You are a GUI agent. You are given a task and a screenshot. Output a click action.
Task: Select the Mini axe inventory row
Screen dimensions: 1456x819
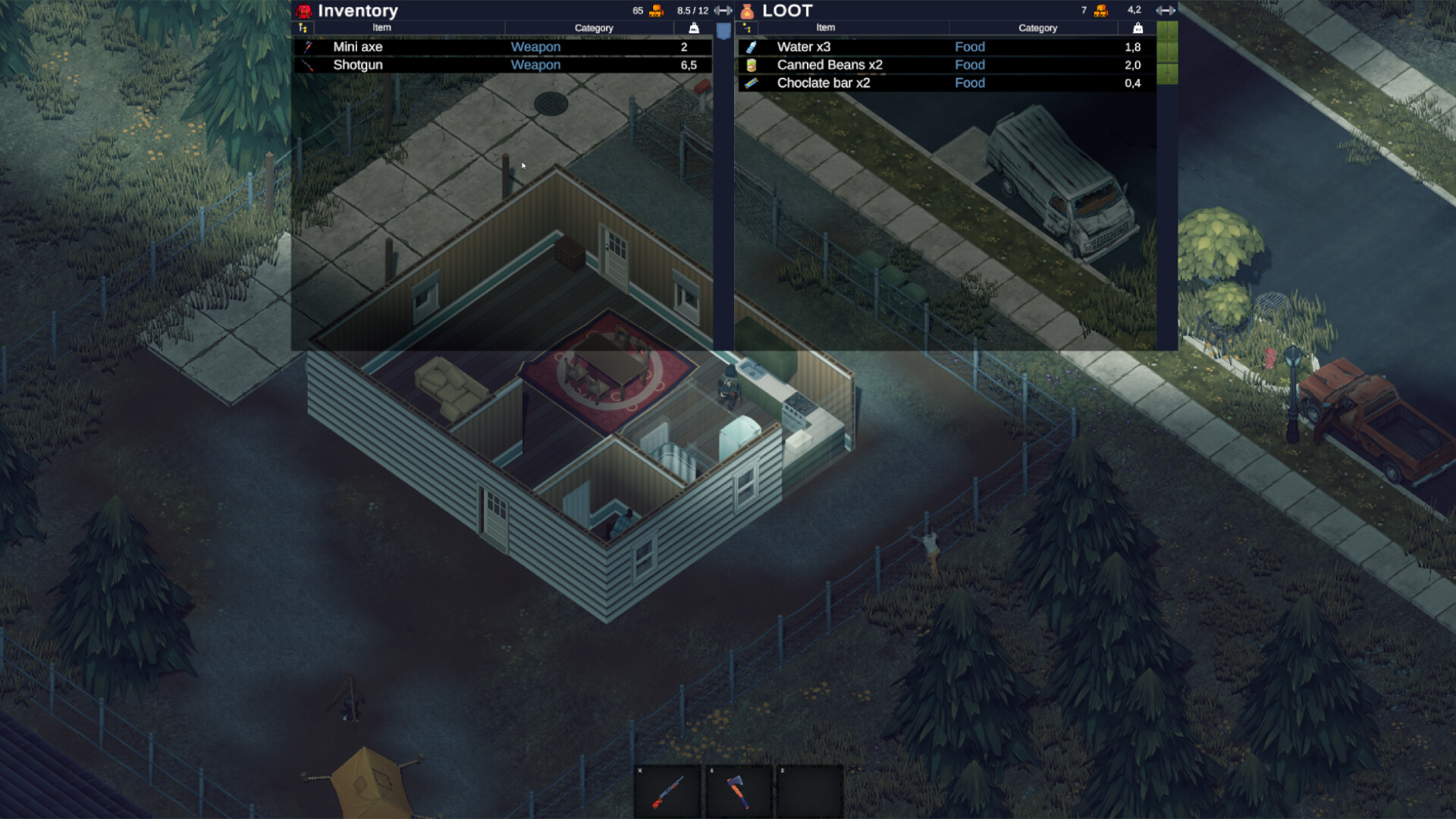tap(502, 47)
